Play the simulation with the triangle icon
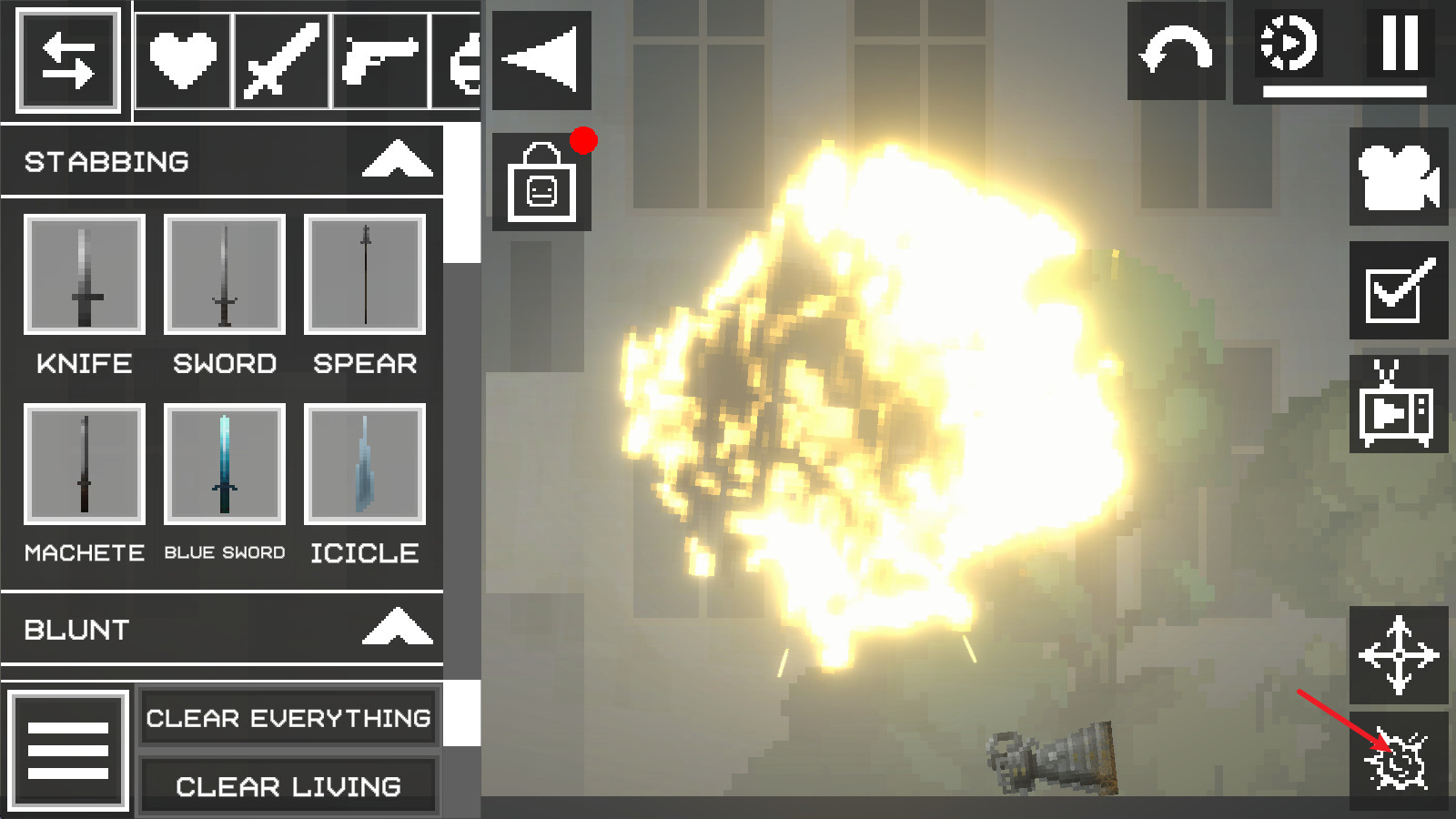 coord(541,59)
